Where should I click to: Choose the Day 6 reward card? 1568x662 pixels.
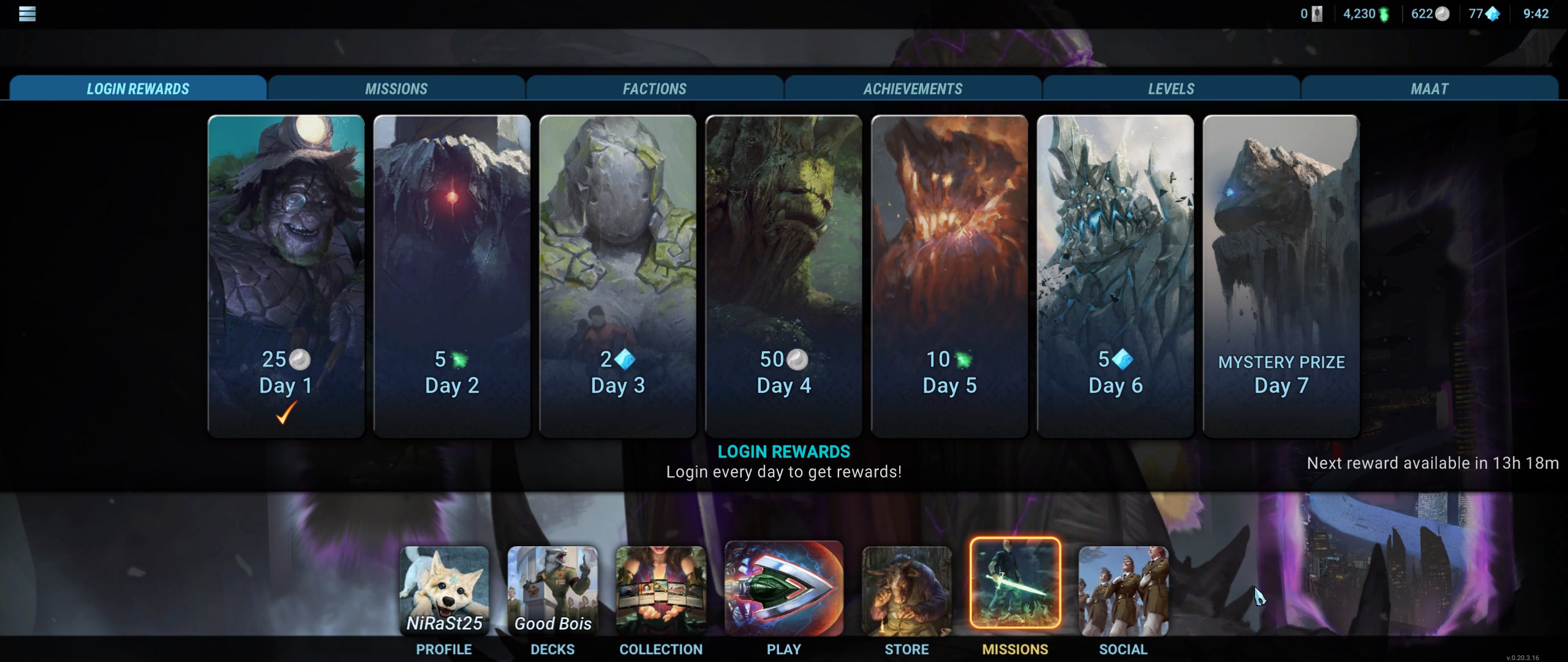pos(1115,276)
